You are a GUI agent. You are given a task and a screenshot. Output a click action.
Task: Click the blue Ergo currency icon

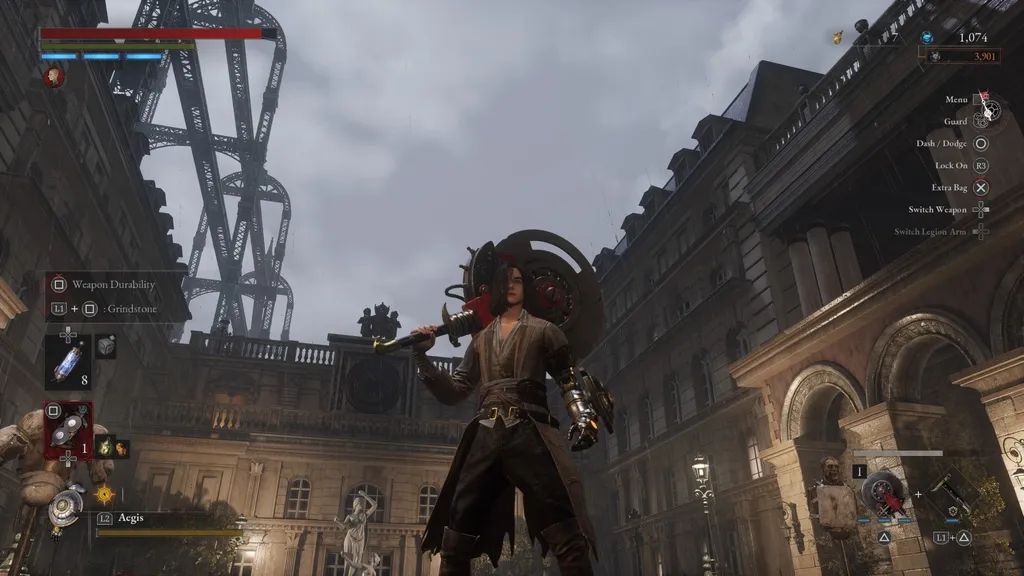[927, 37]
